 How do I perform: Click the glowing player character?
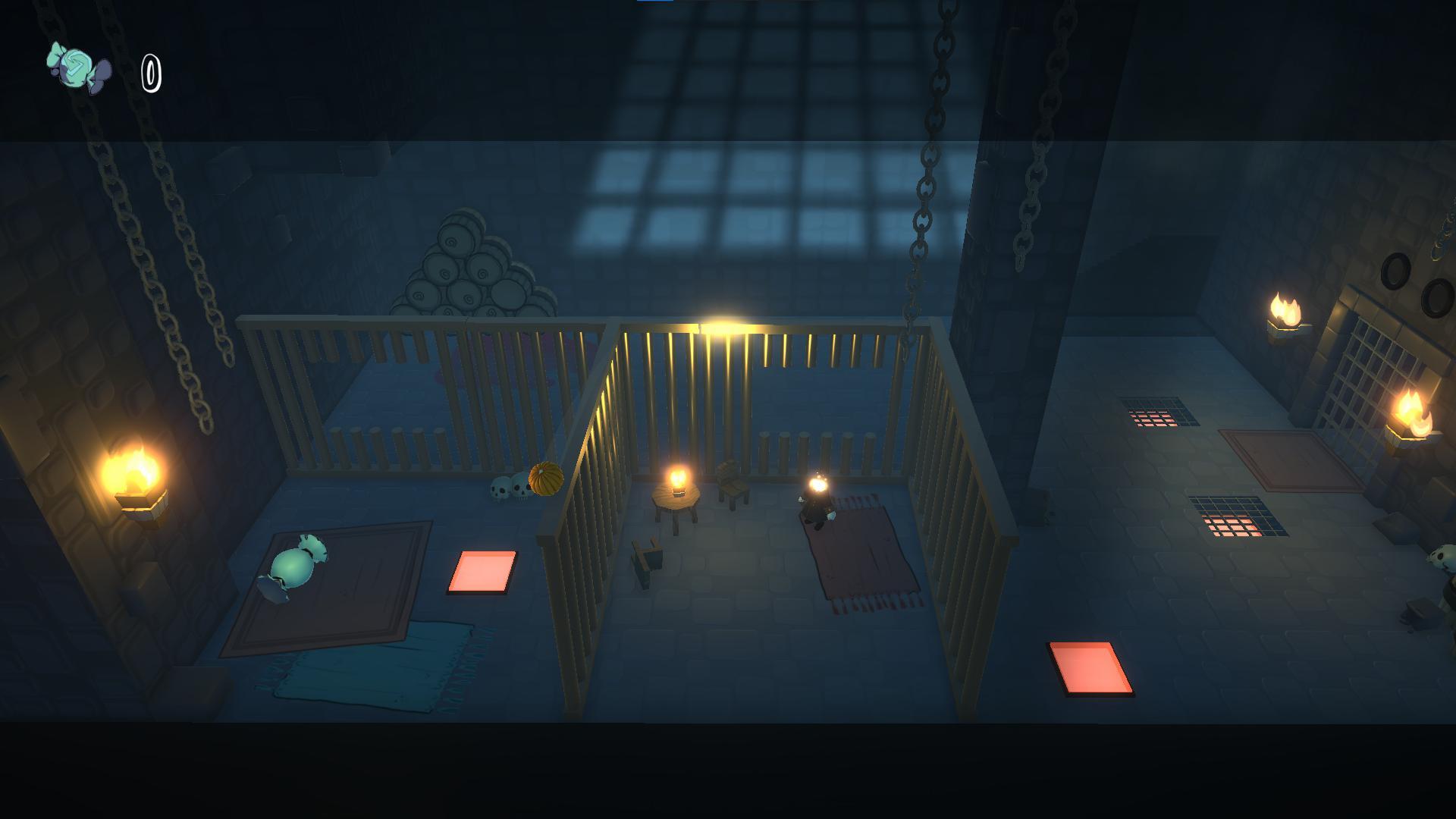(817, 502)
